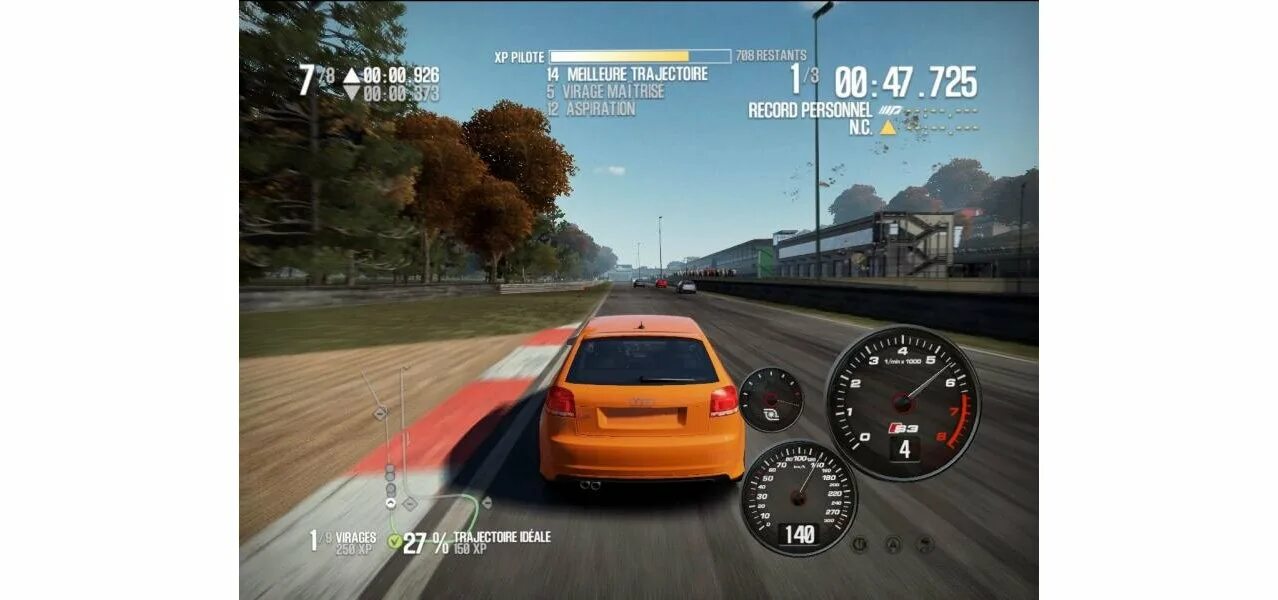The width and height of the screenshot is (1278, 600).
Task: Click the green checkmark objective icon
Action: coord(394,542)
